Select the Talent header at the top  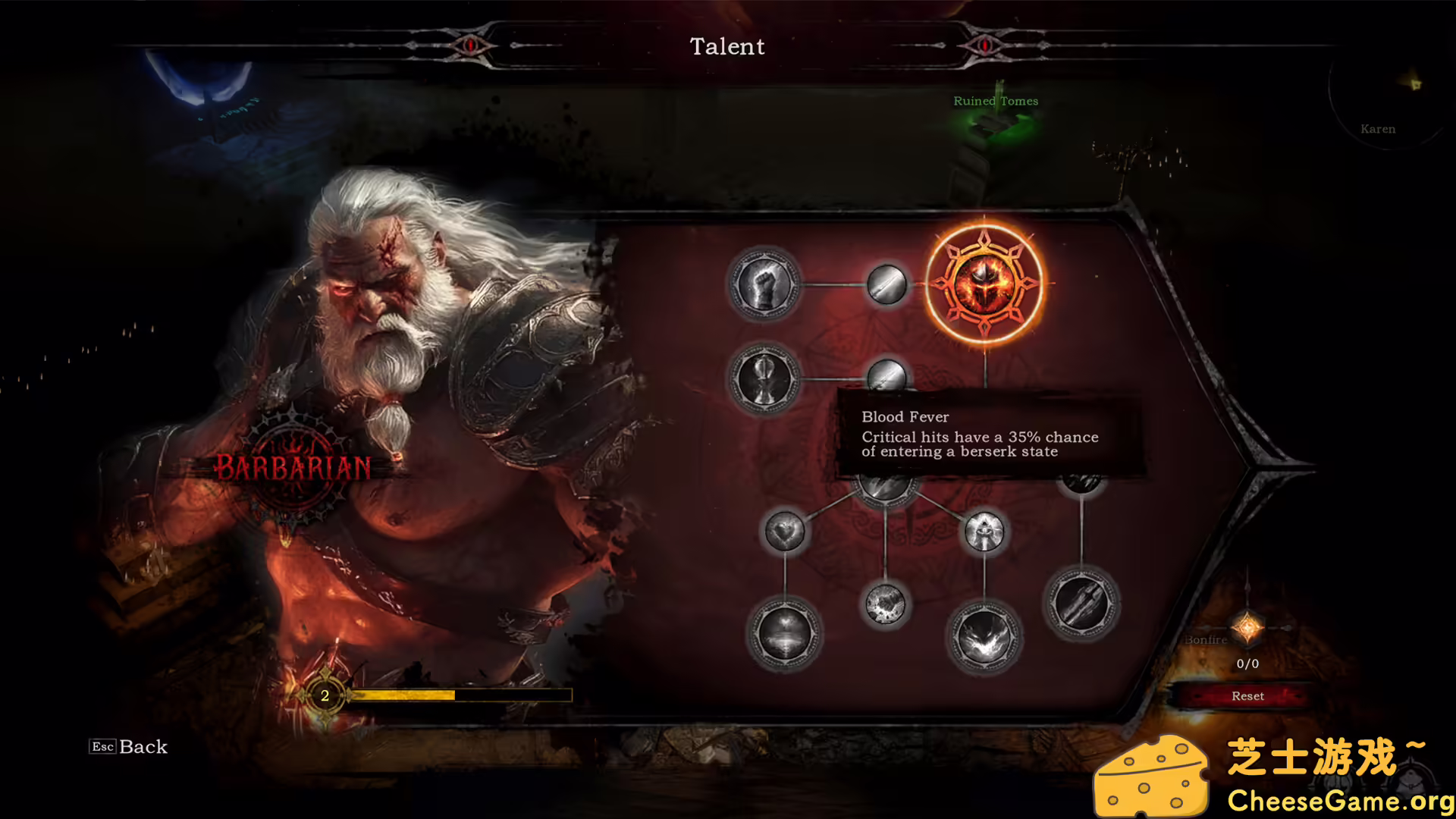[726, 45]
